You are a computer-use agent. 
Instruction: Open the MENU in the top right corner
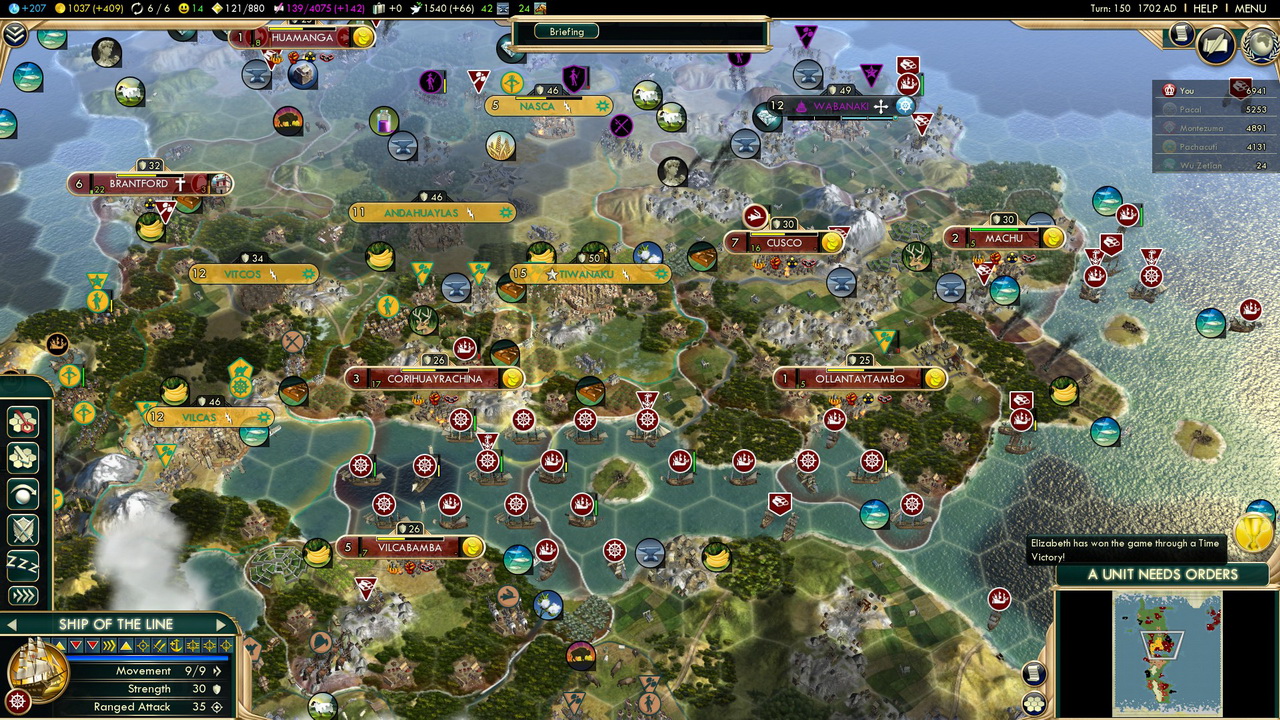(x=1253, y=8)
